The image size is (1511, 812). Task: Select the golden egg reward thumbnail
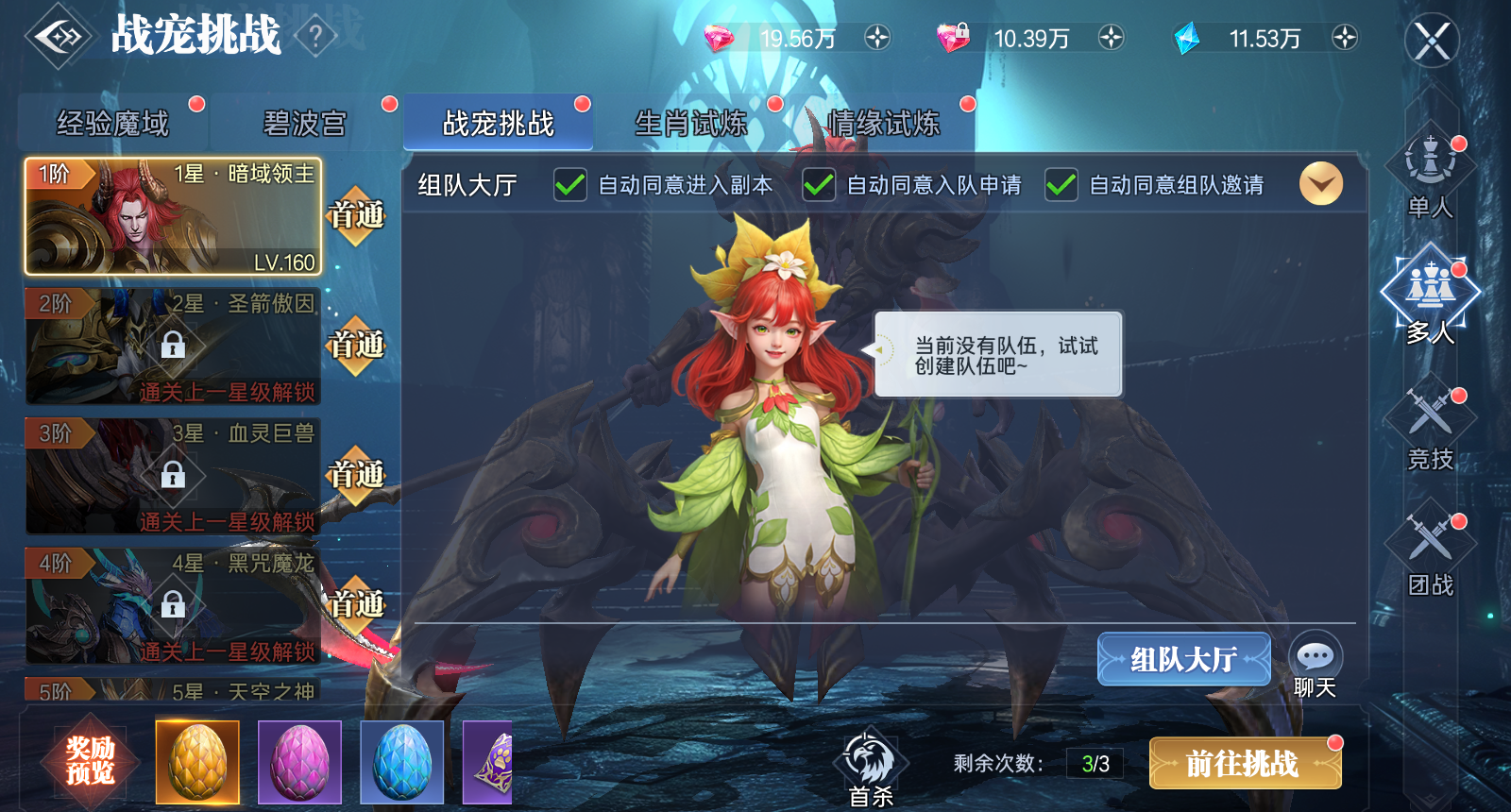(x=197, y=762)
